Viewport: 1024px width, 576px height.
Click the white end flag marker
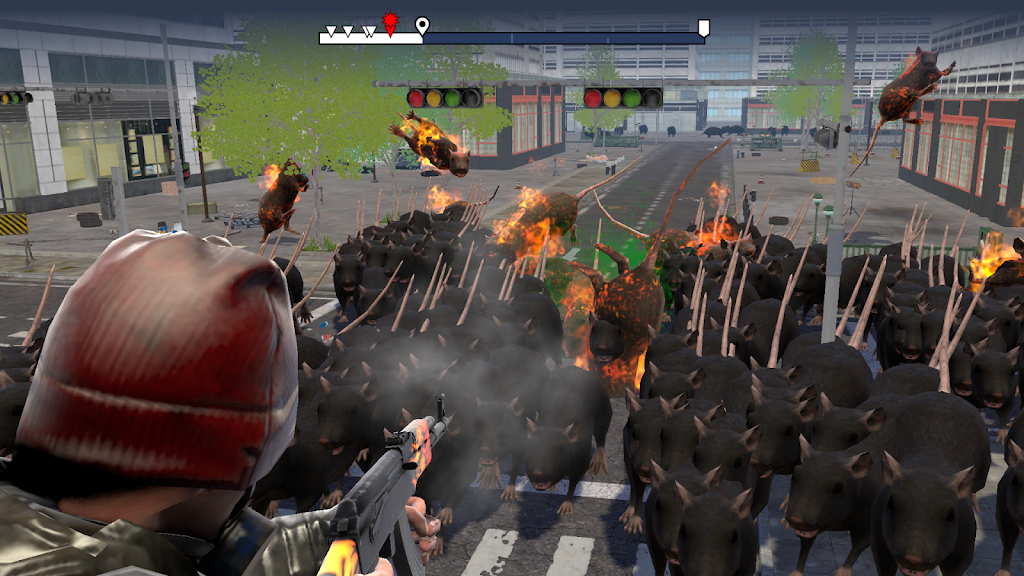[704, 27]
